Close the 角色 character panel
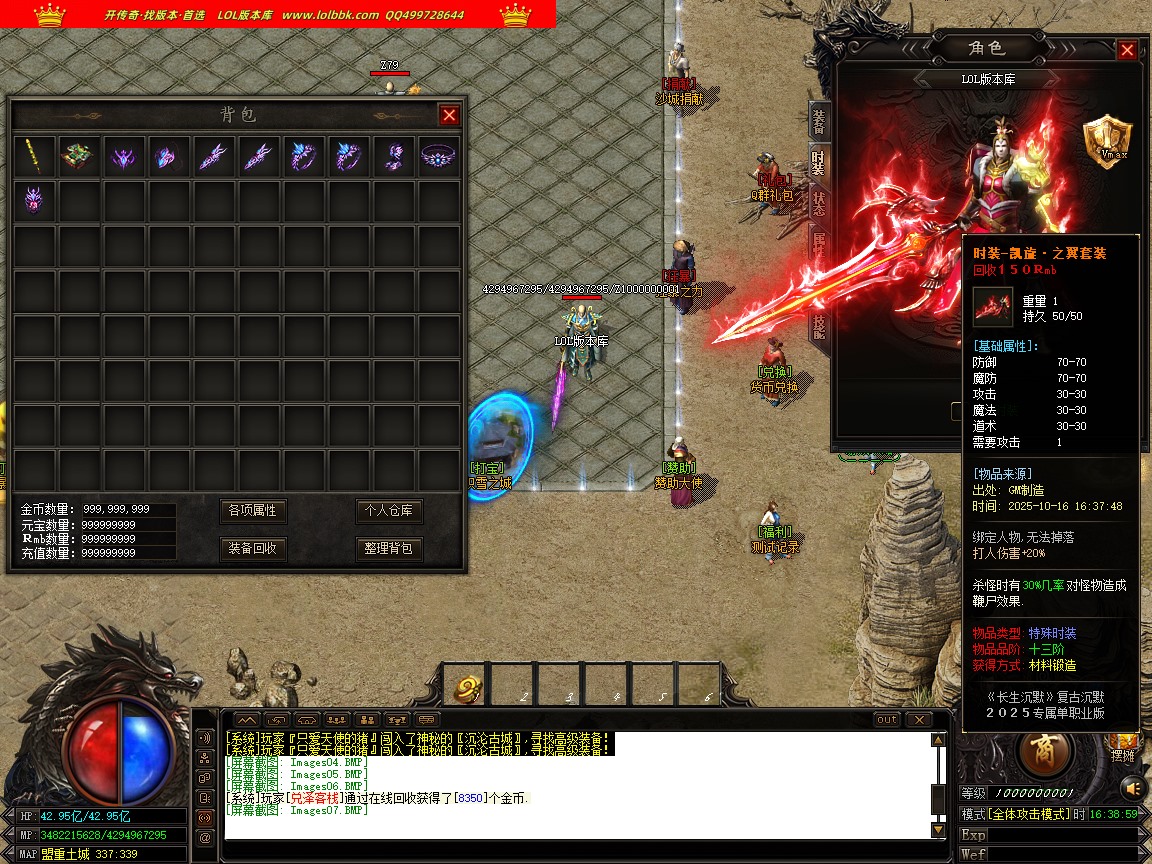Image resolution: width=1152 pixels, height=864 pixels. pos(1127,50)
